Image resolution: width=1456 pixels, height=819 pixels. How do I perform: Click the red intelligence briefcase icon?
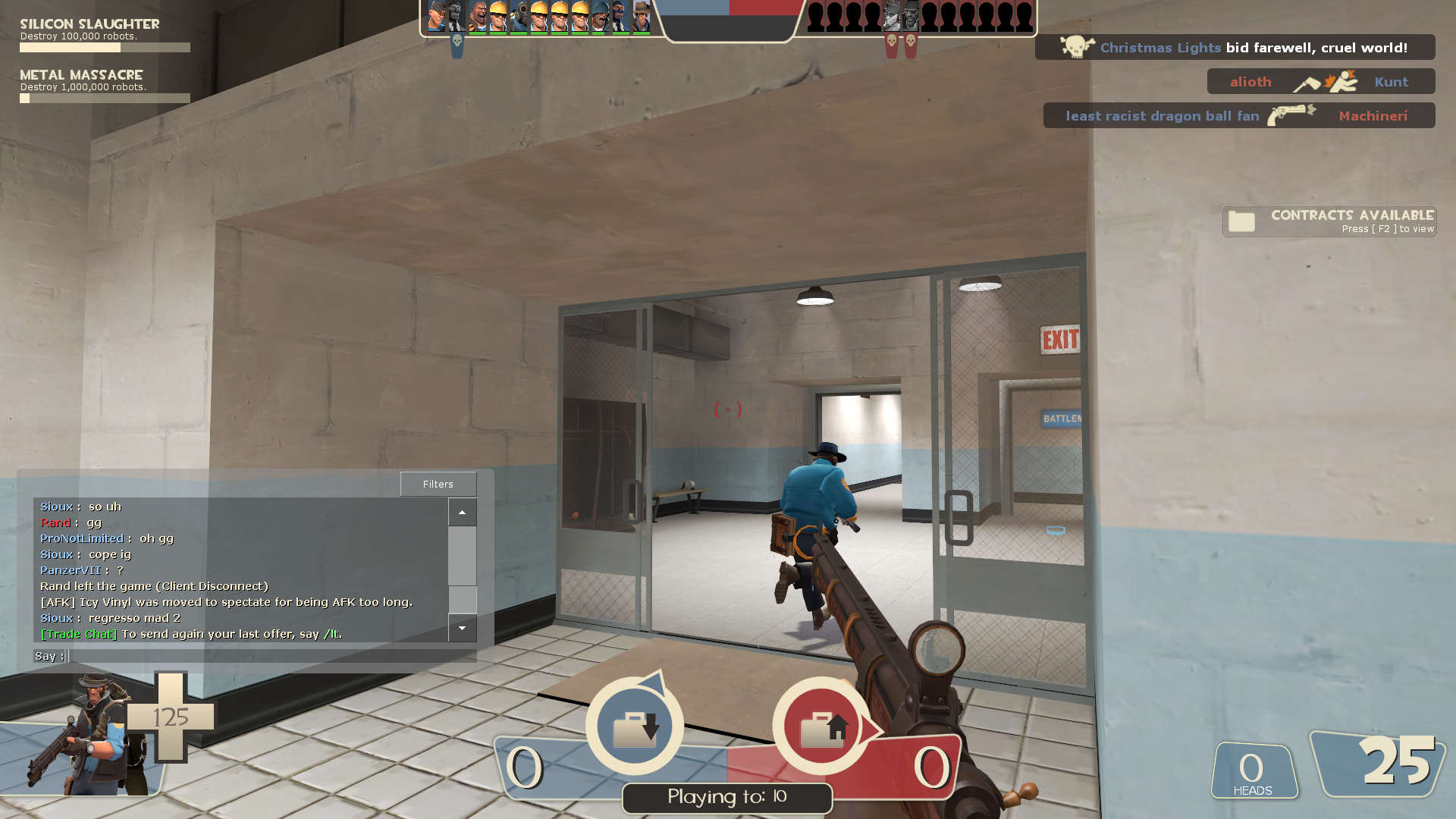[821, 726]
